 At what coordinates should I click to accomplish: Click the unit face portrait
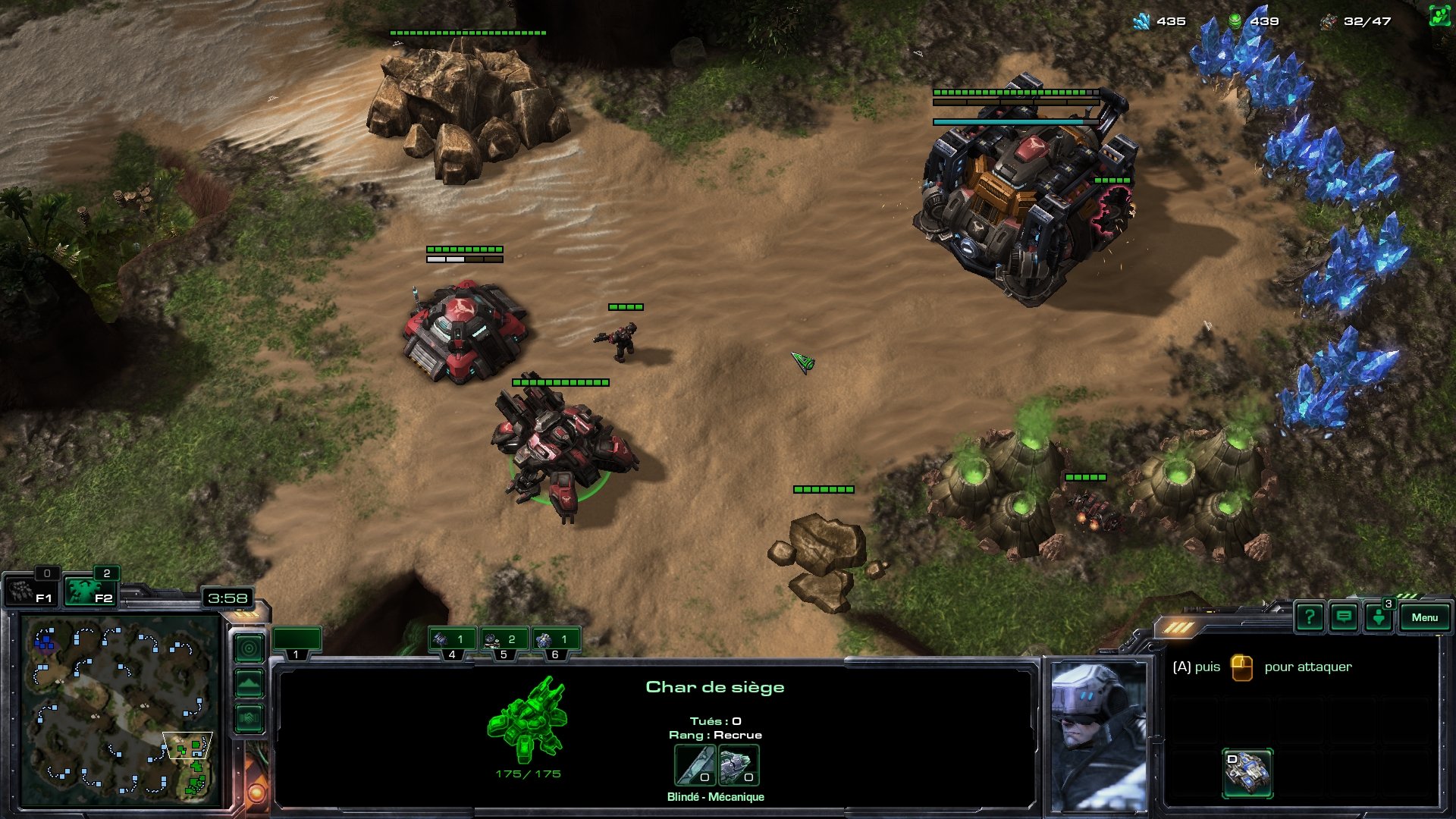(x=1097, y=736)
